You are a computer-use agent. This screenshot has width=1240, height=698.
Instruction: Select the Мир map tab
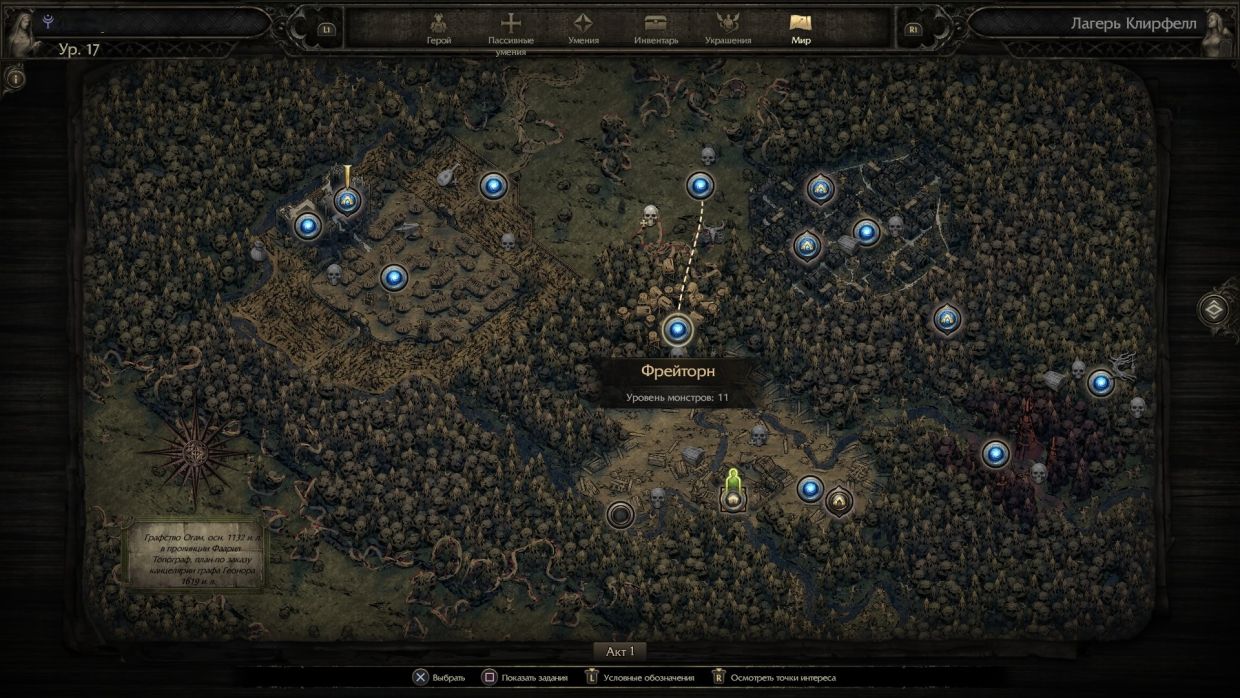(x=800, y=29)
